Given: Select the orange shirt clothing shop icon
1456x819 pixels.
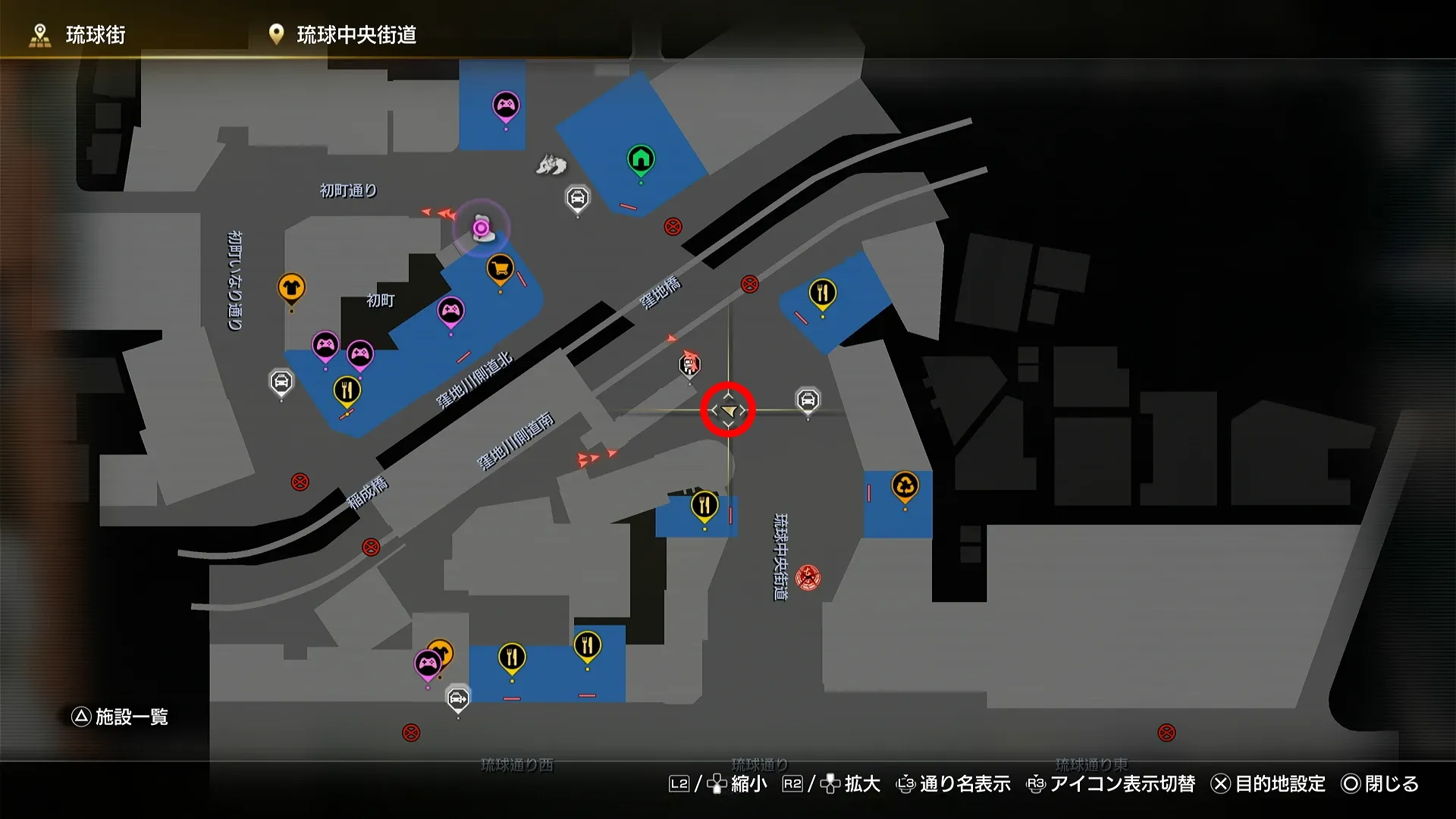Looking at the screenshot, I should click(x=290, y=287).
